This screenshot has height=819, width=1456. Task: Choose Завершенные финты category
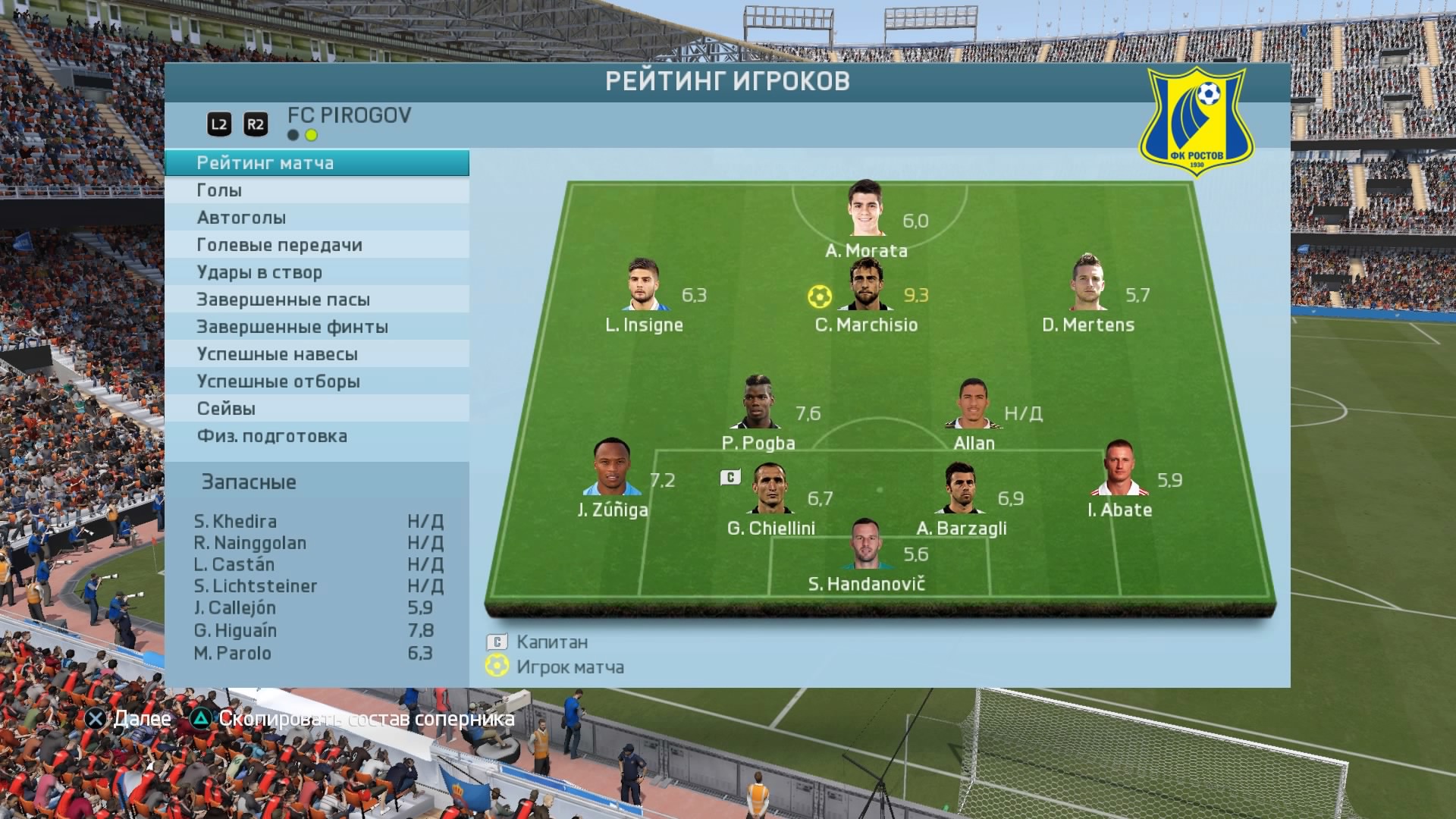tap(316, 327)
